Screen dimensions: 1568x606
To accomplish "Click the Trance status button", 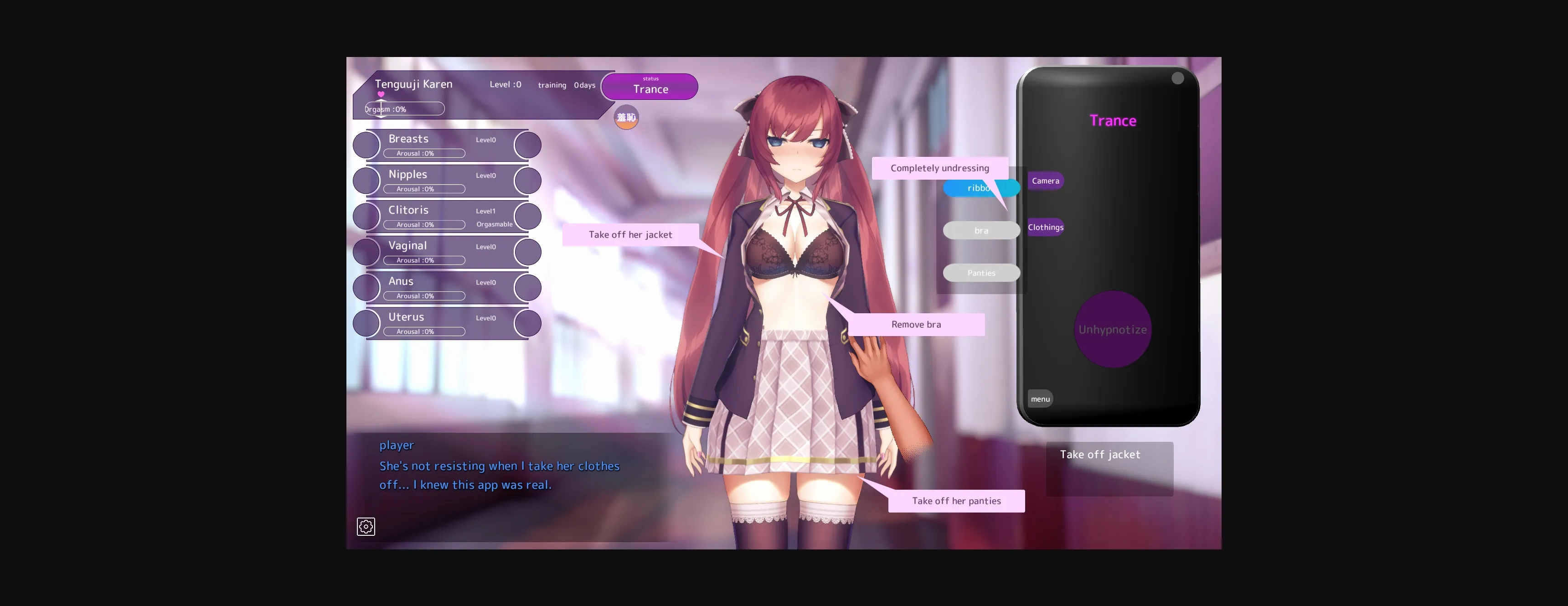I will [x=649, y=87].
